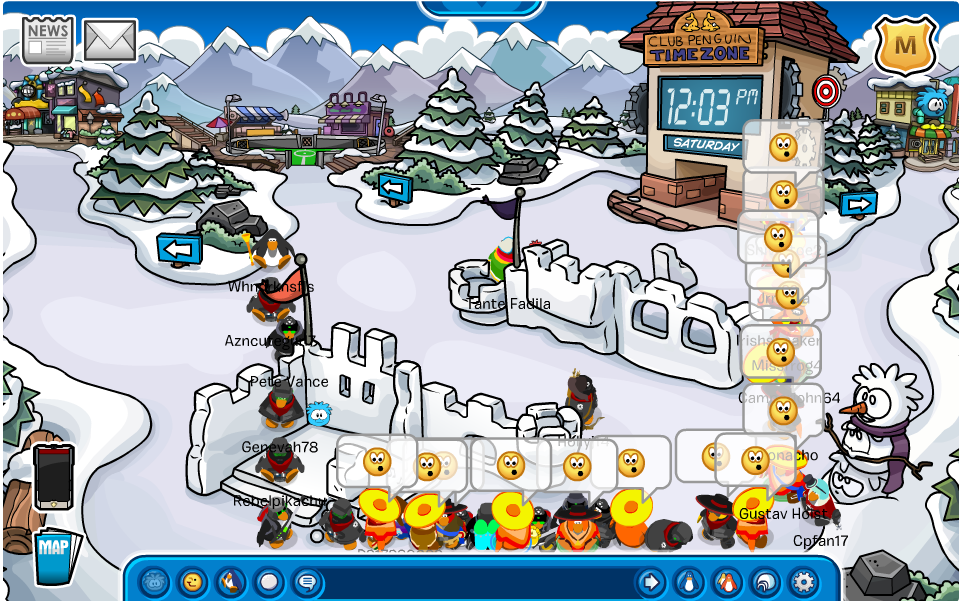Viewport: 959px width, 601px height.
Task: Open the penguin actions menu
Action: pos(230,581)
